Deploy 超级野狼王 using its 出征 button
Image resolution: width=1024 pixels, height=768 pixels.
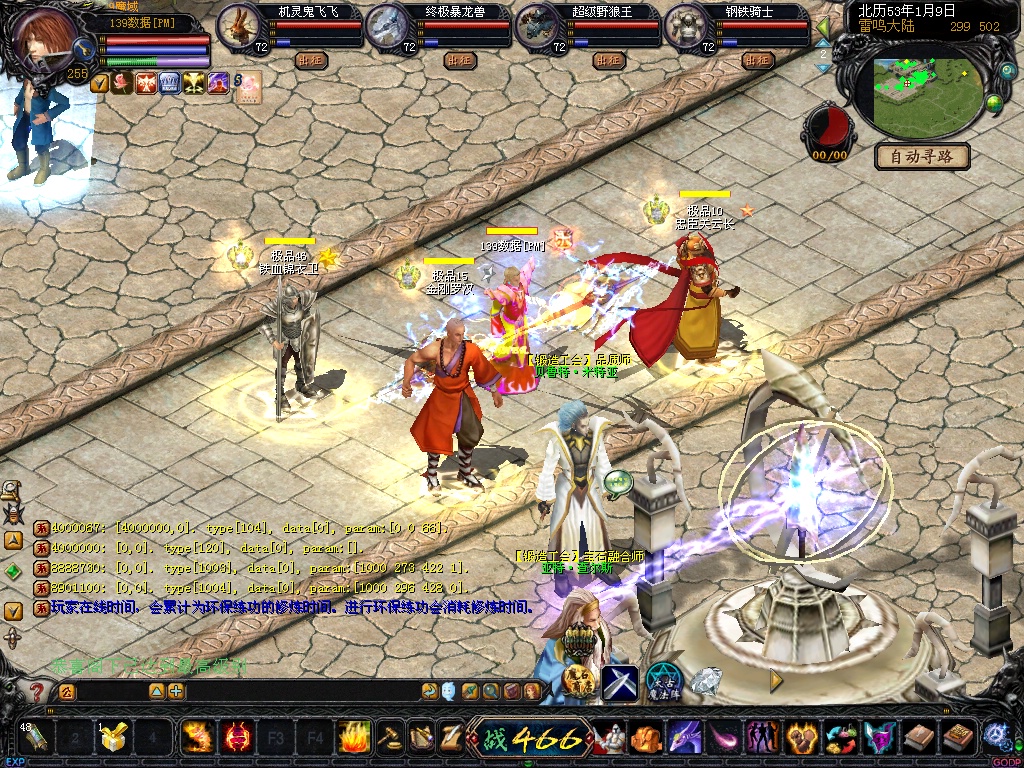[x=609, y=60]
